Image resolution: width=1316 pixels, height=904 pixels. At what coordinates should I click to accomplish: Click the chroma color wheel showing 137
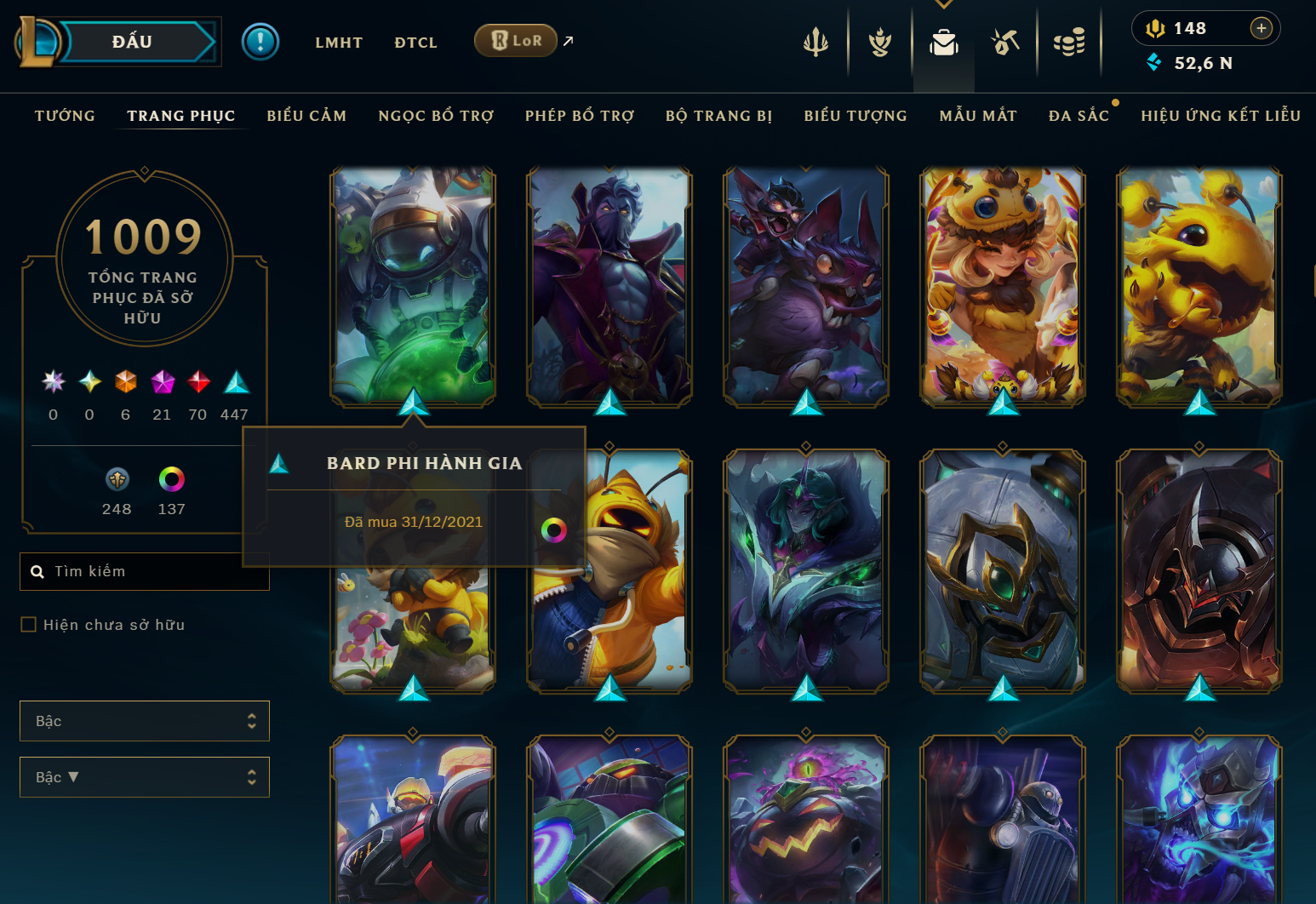point(172,478)
